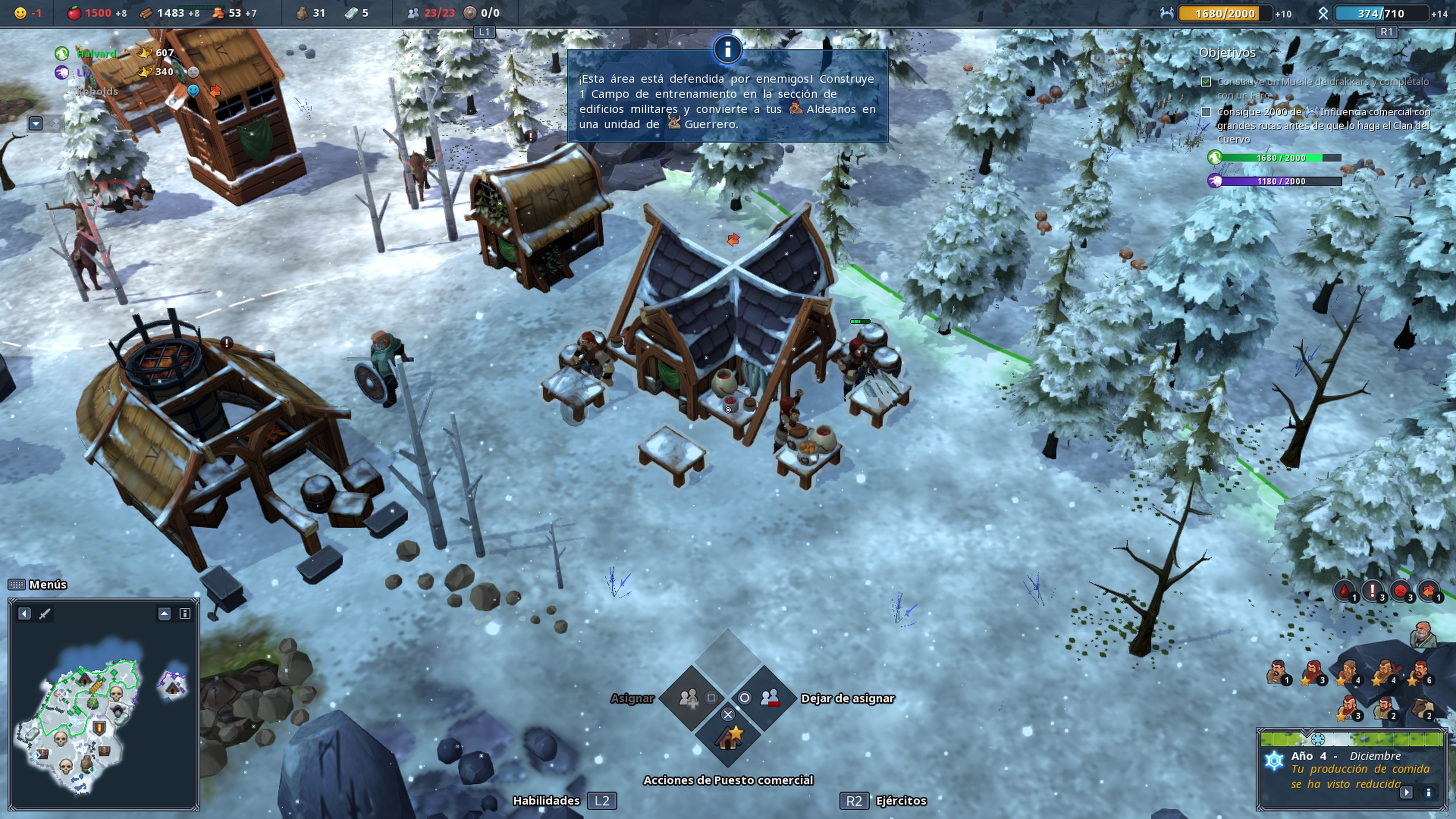Expand the player list dropdown arrow
This screenshot has width=1456, height=819.
pyautogui.click(x=36, y=122)
